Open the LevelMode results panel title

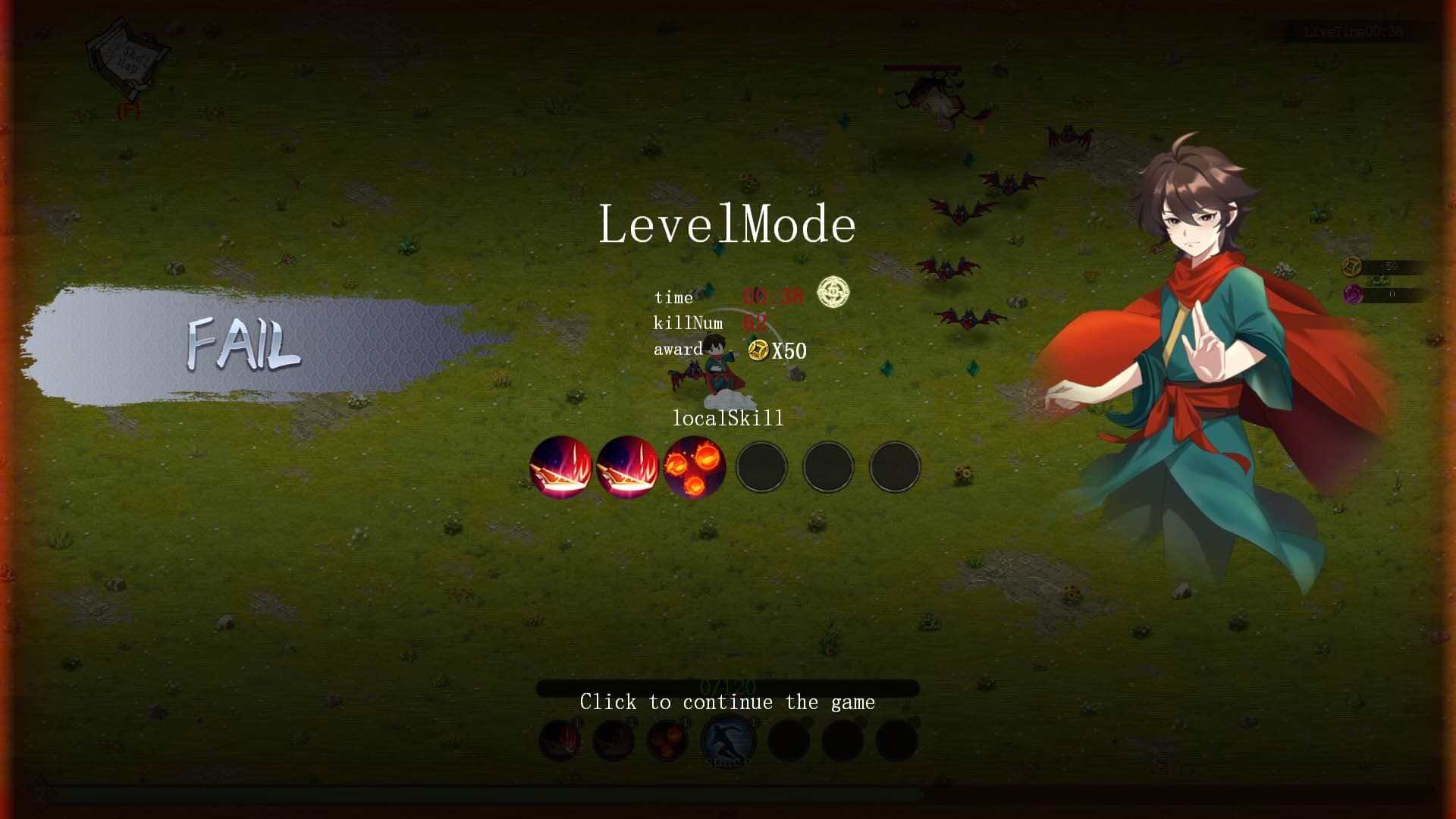[x=727, y=224]
